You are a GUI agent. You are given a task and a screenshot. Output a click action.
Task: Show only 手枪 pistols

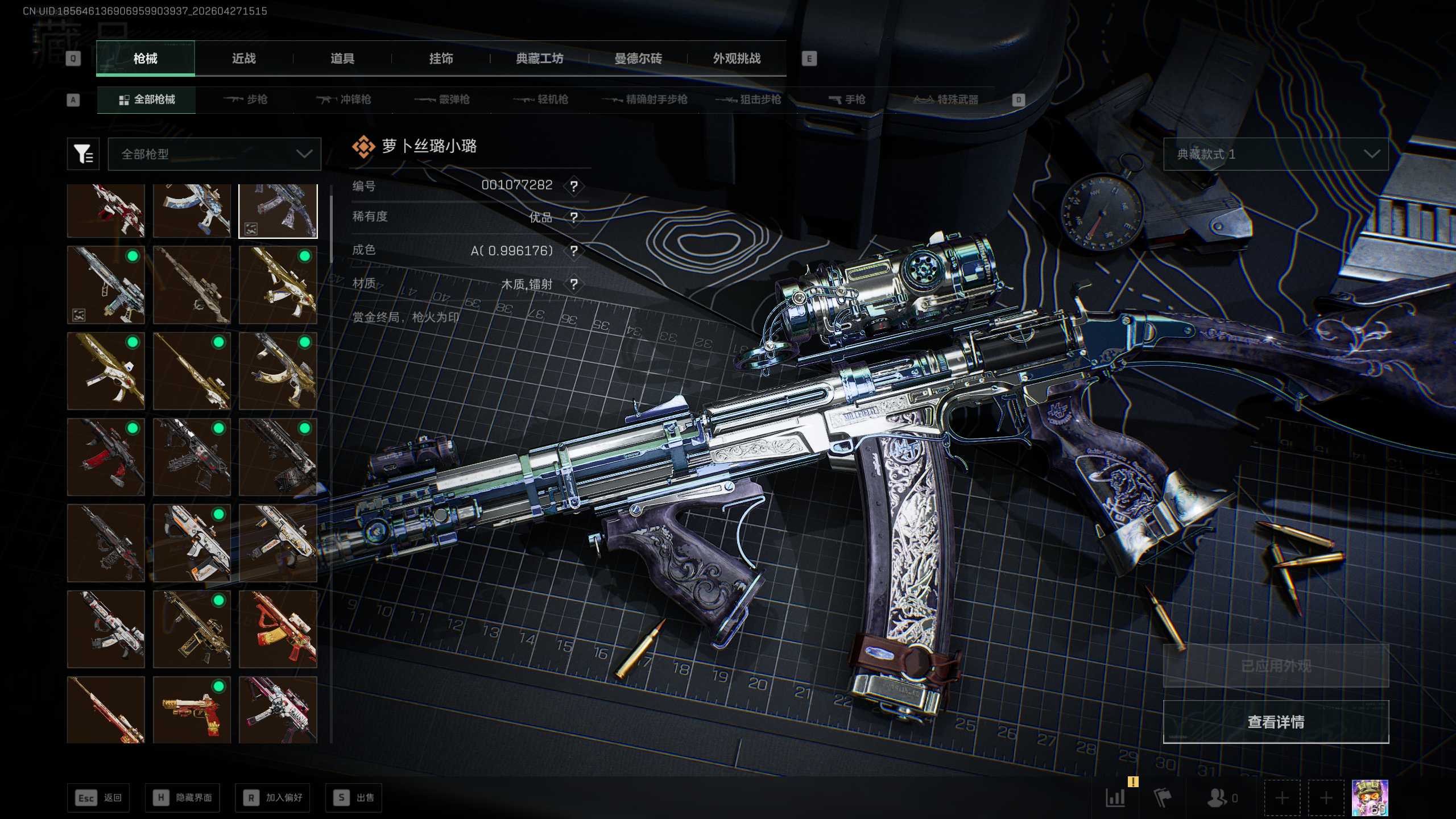pos(846,100)
